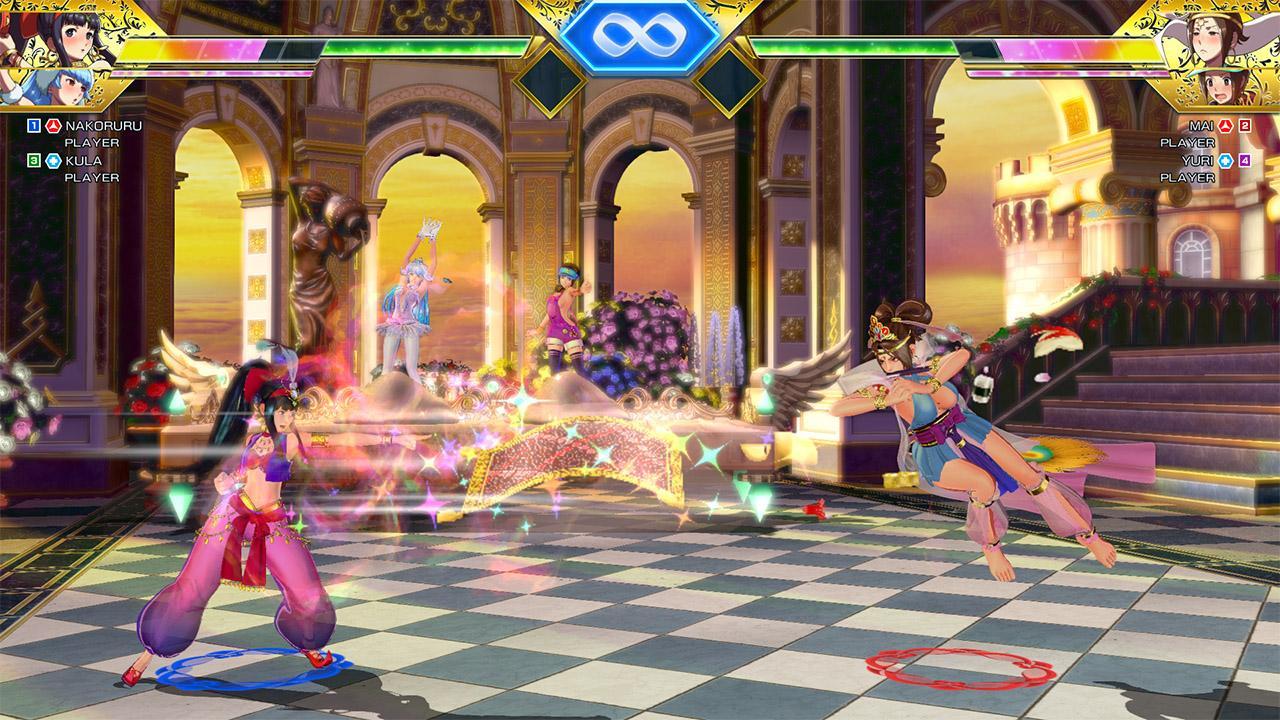The height and width of the screenshot is (720, 1280).
Task: Toggle the player 1 number badge
Action: tap(33, 125)
